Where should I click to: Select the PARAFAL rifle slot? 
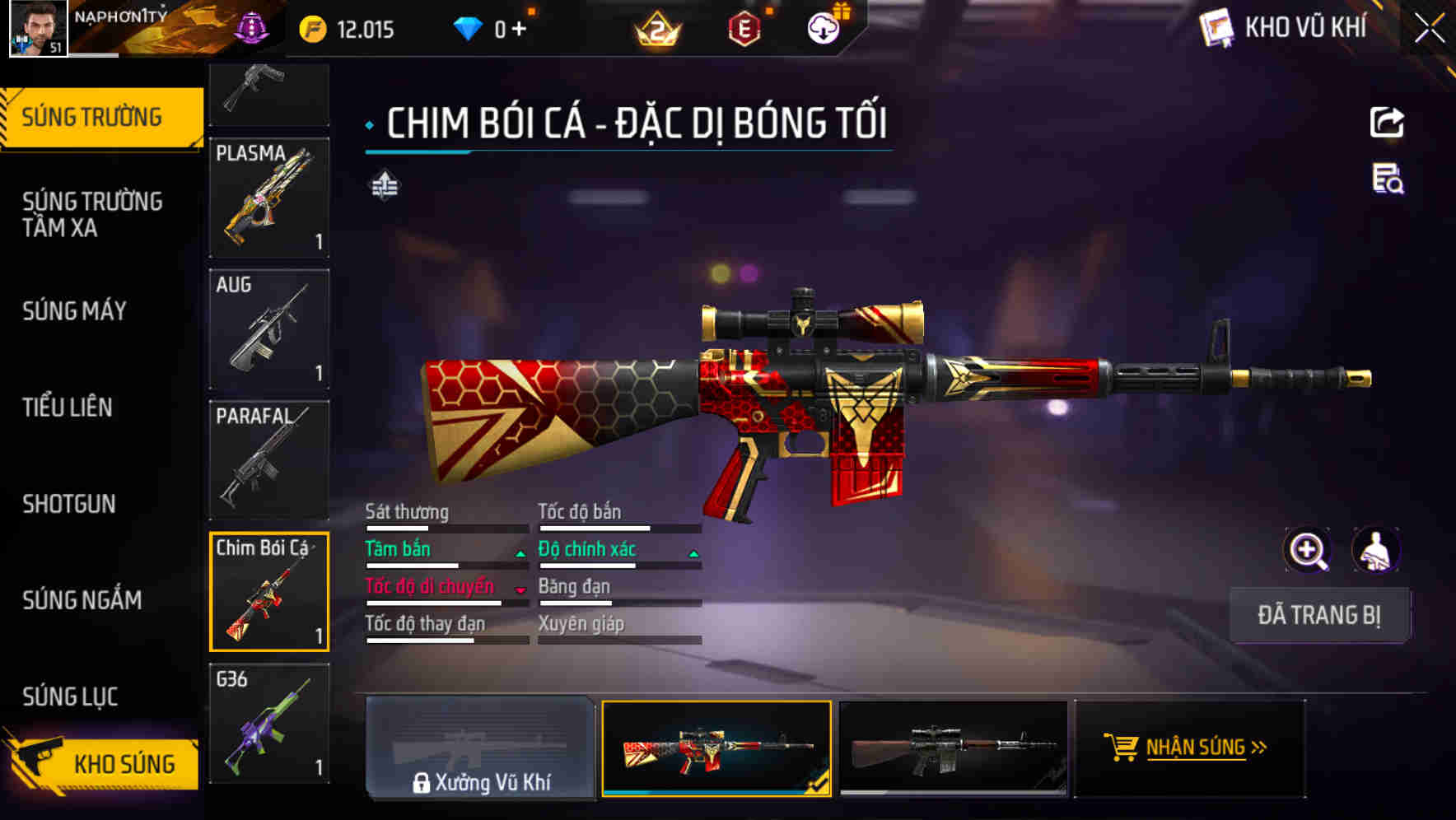tap(269, 459)
